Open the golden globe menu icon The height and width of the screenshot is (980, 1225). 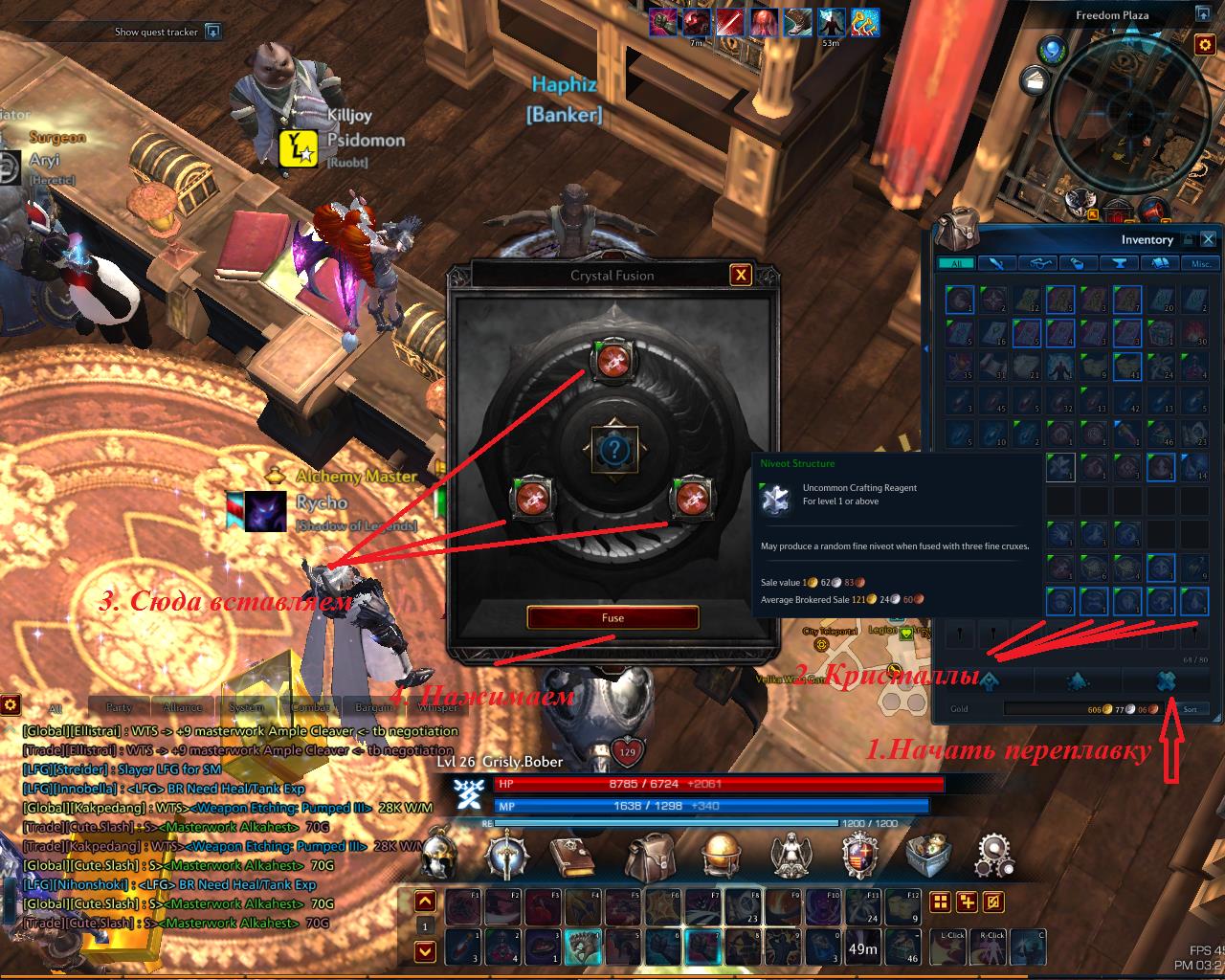pyautogui.click(x=719, y=855)
